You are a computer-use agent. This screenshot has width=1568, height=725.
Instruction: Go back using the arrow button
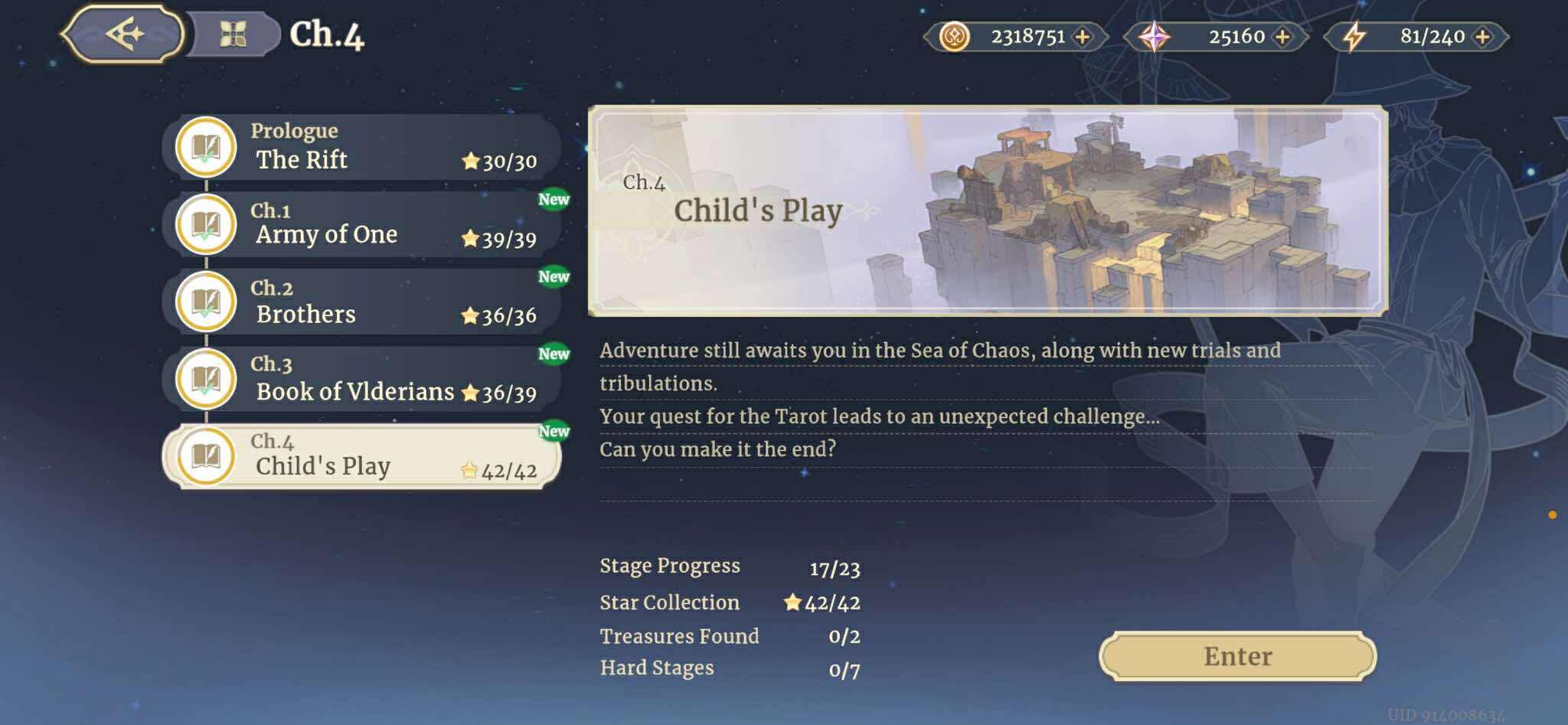(x=122, y=34)
